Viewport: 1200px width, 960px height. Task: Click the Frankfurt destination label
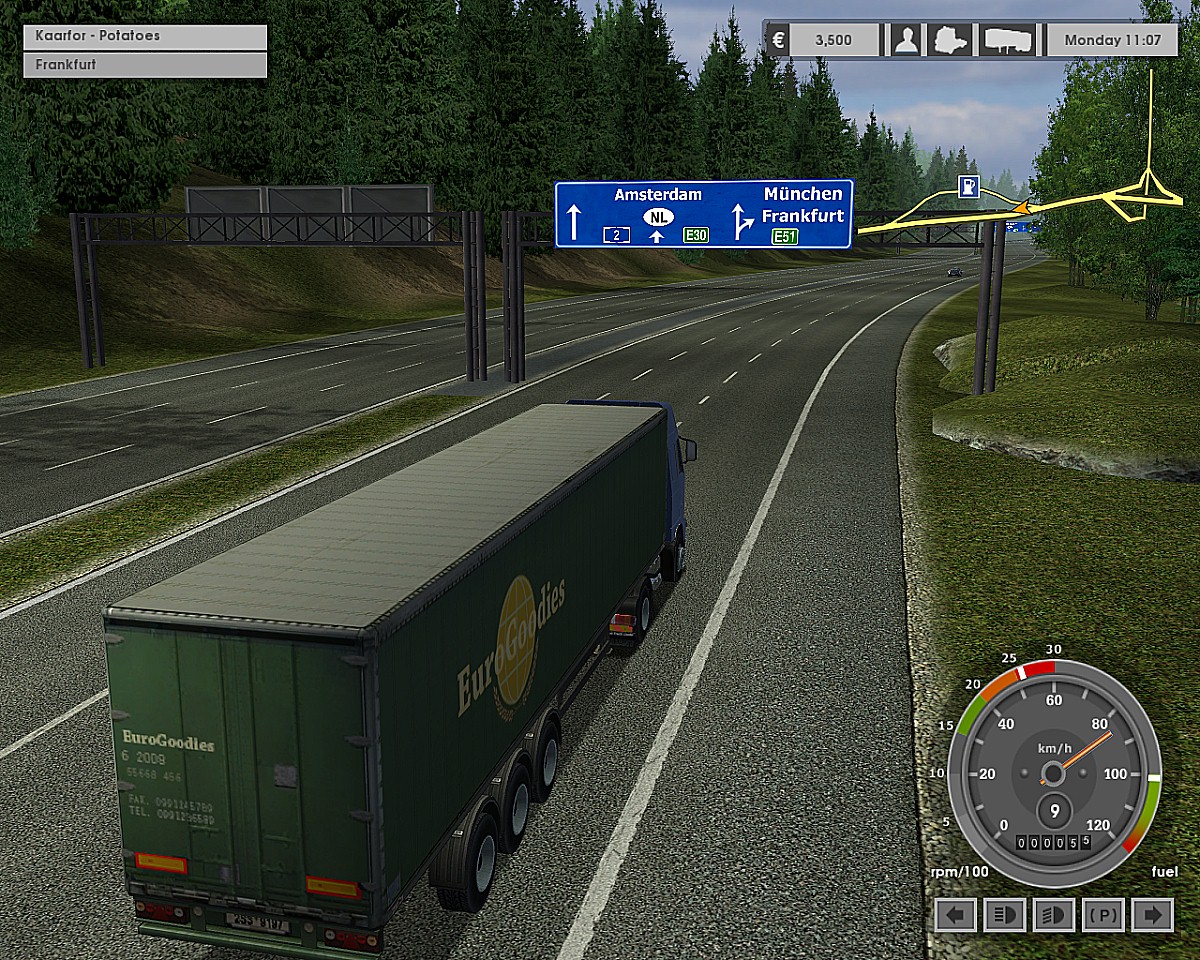145,65
